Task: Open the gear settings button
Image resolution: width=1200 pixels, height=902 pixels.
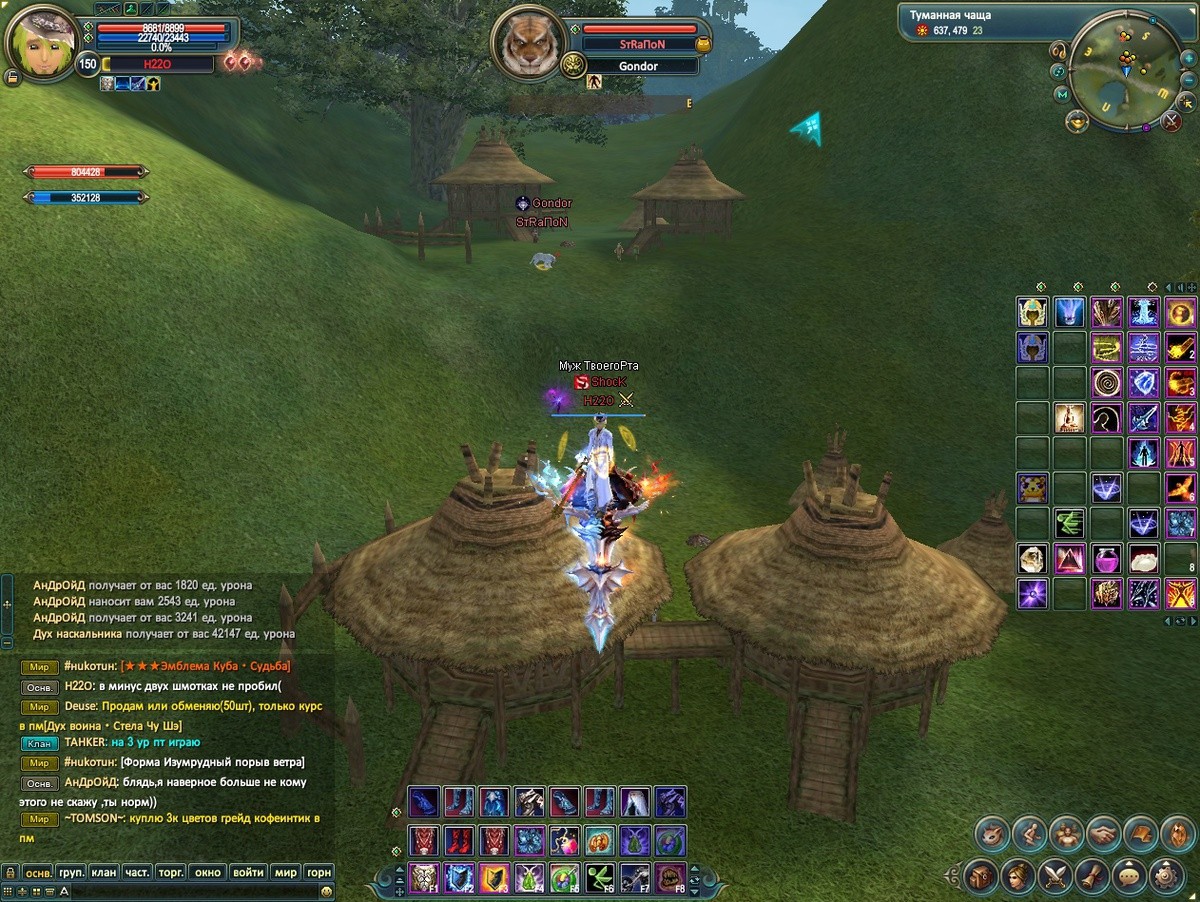Action: point(1167,876)
